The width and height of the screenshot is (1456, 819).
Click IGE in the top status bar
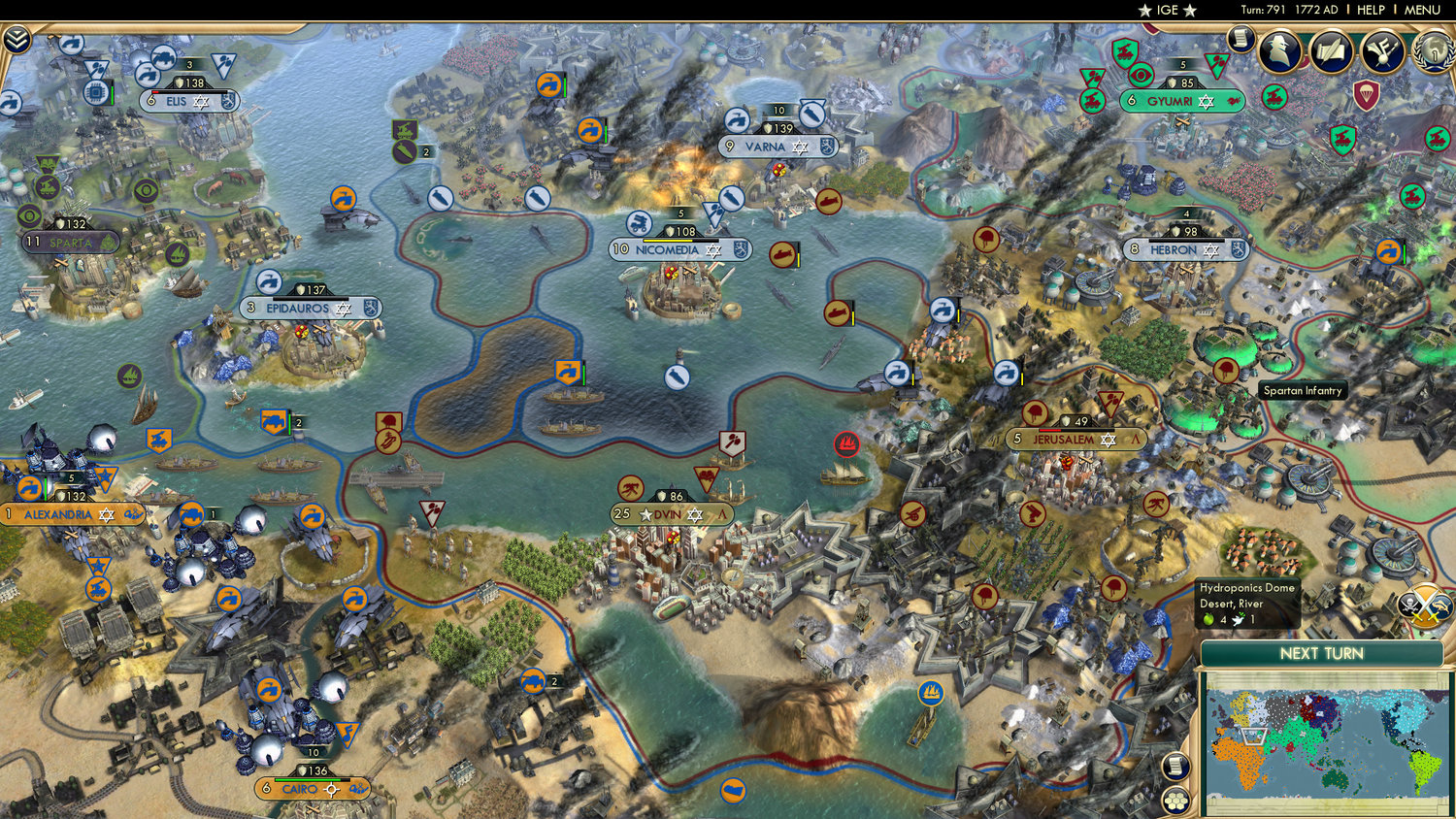coord(1166,10)
